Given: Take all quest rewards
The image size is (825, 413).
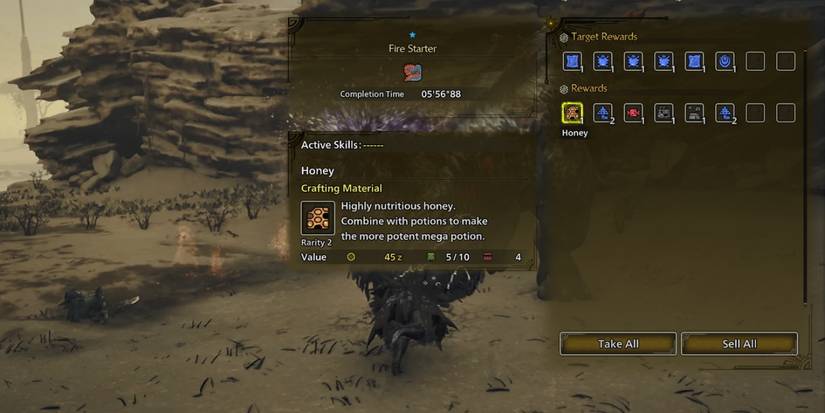Looking at the screenshot, I should coord(618,344).
